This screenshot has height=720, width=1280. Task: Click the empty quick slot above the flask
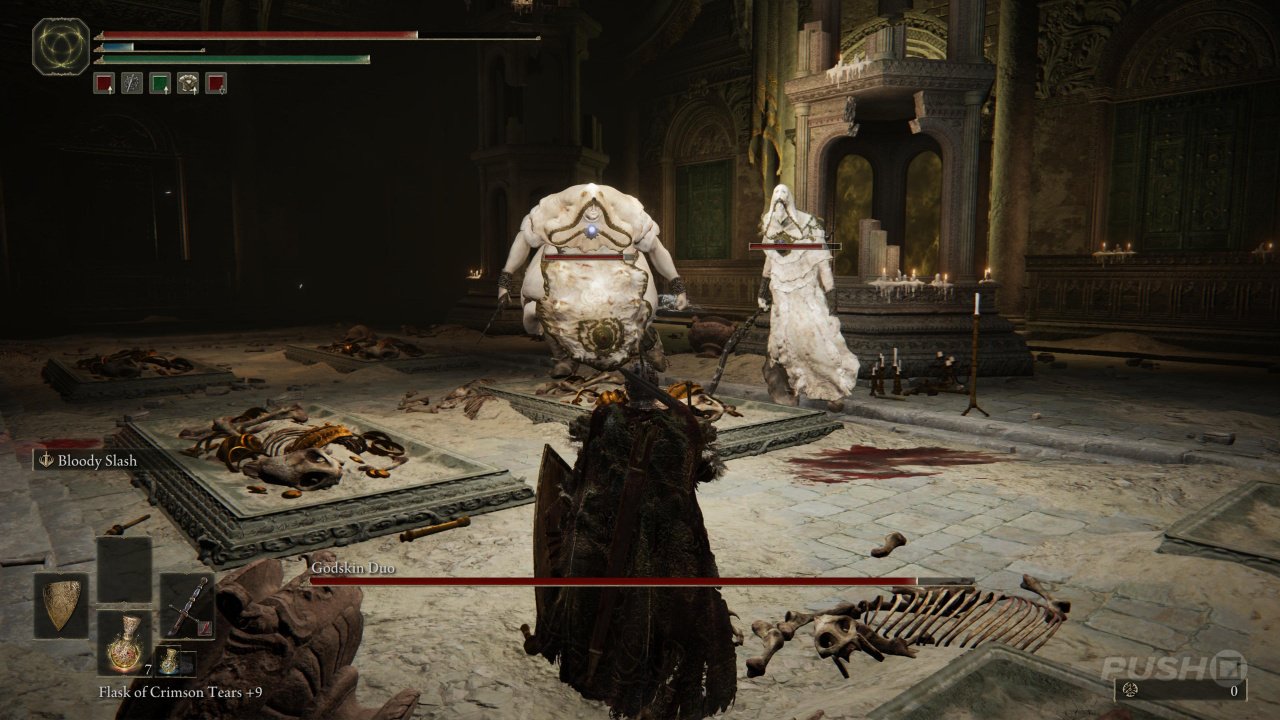pyautogui.click(x=124, y=568)
